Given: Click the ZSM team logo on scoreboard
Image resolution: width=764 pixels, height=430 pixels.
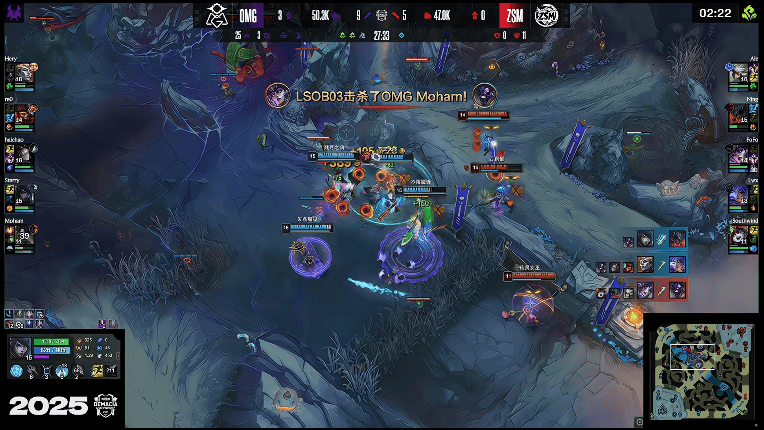Looking at the screenshot, I should pyautogui.click(x=547, y=15).
